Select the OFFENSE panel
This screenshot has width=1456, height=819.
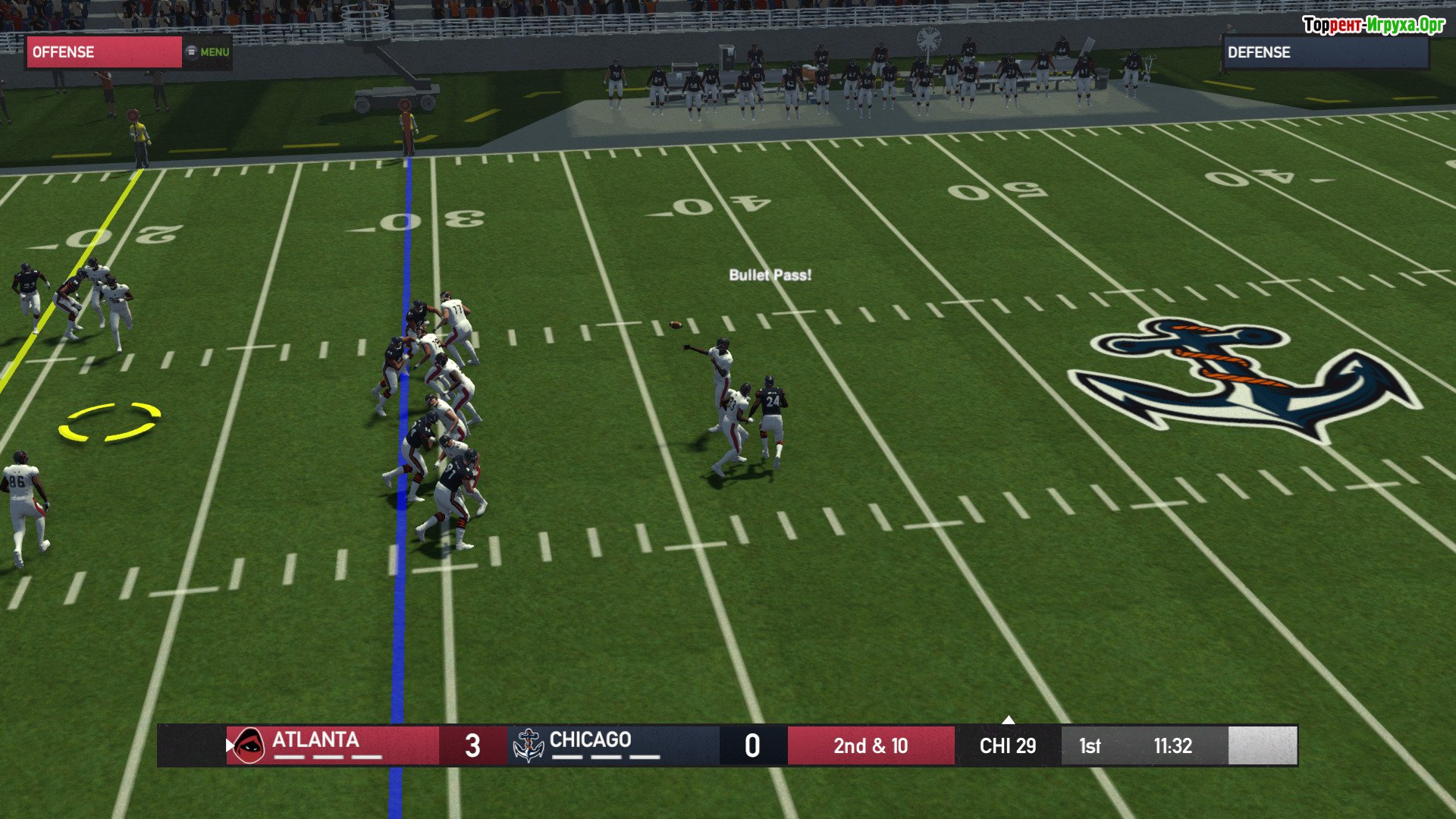[x=104, y=52]
